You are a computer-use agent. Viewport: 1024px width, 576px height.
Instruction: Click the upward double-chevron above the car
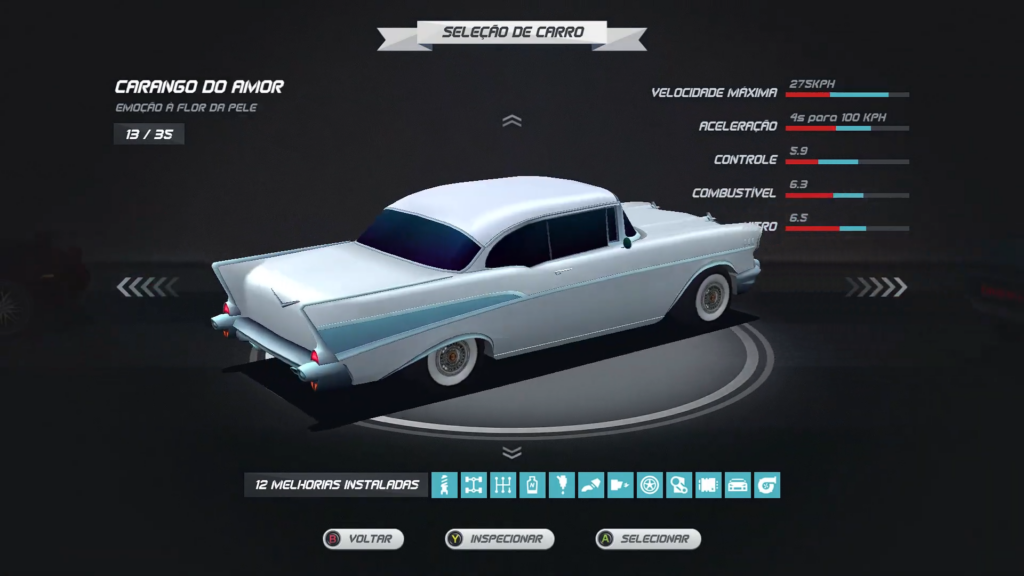pyautogui.click(x=512, y=121)
